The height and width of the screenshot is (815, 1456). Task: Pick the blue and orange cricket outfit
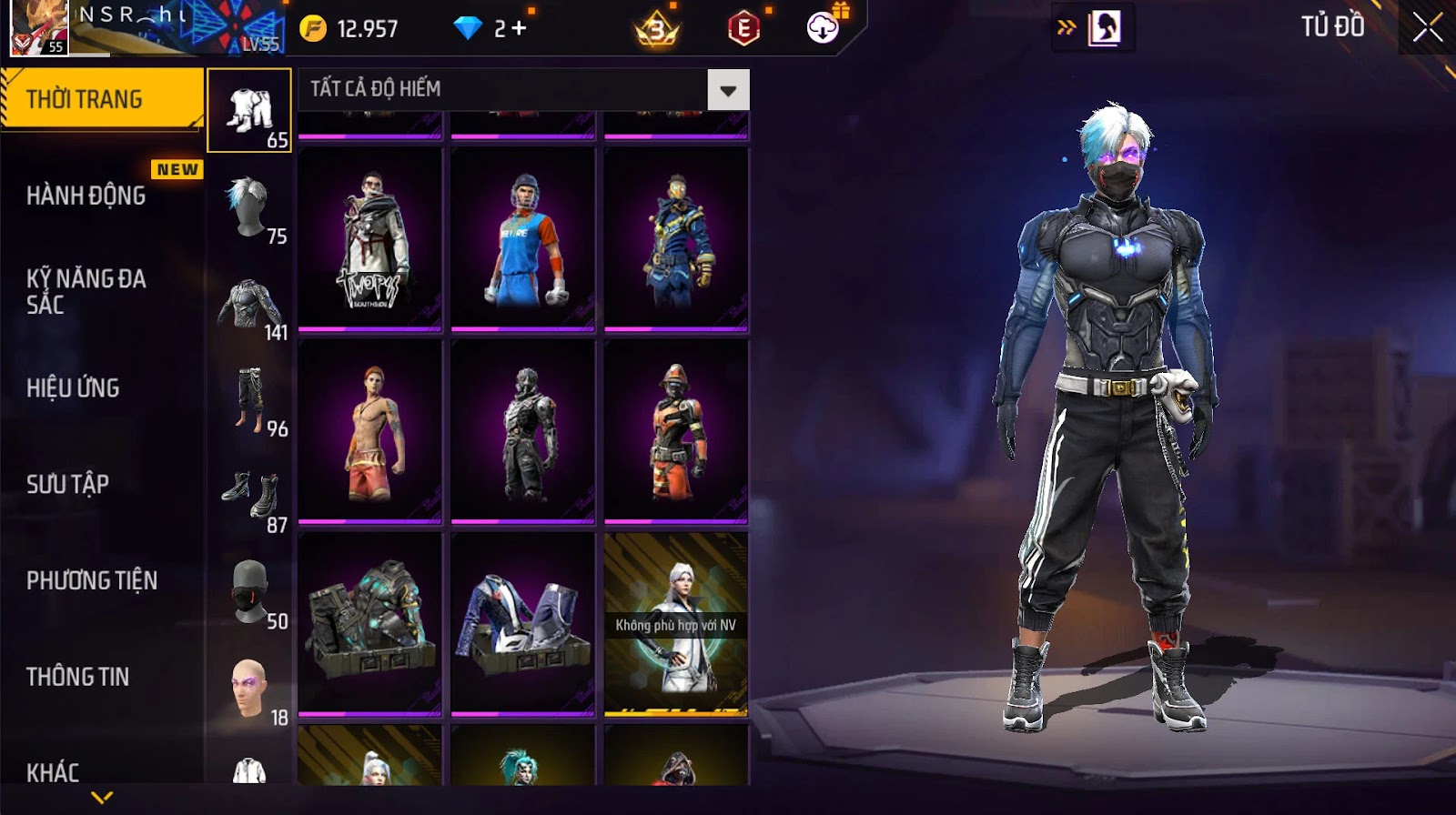click(523, 239)
